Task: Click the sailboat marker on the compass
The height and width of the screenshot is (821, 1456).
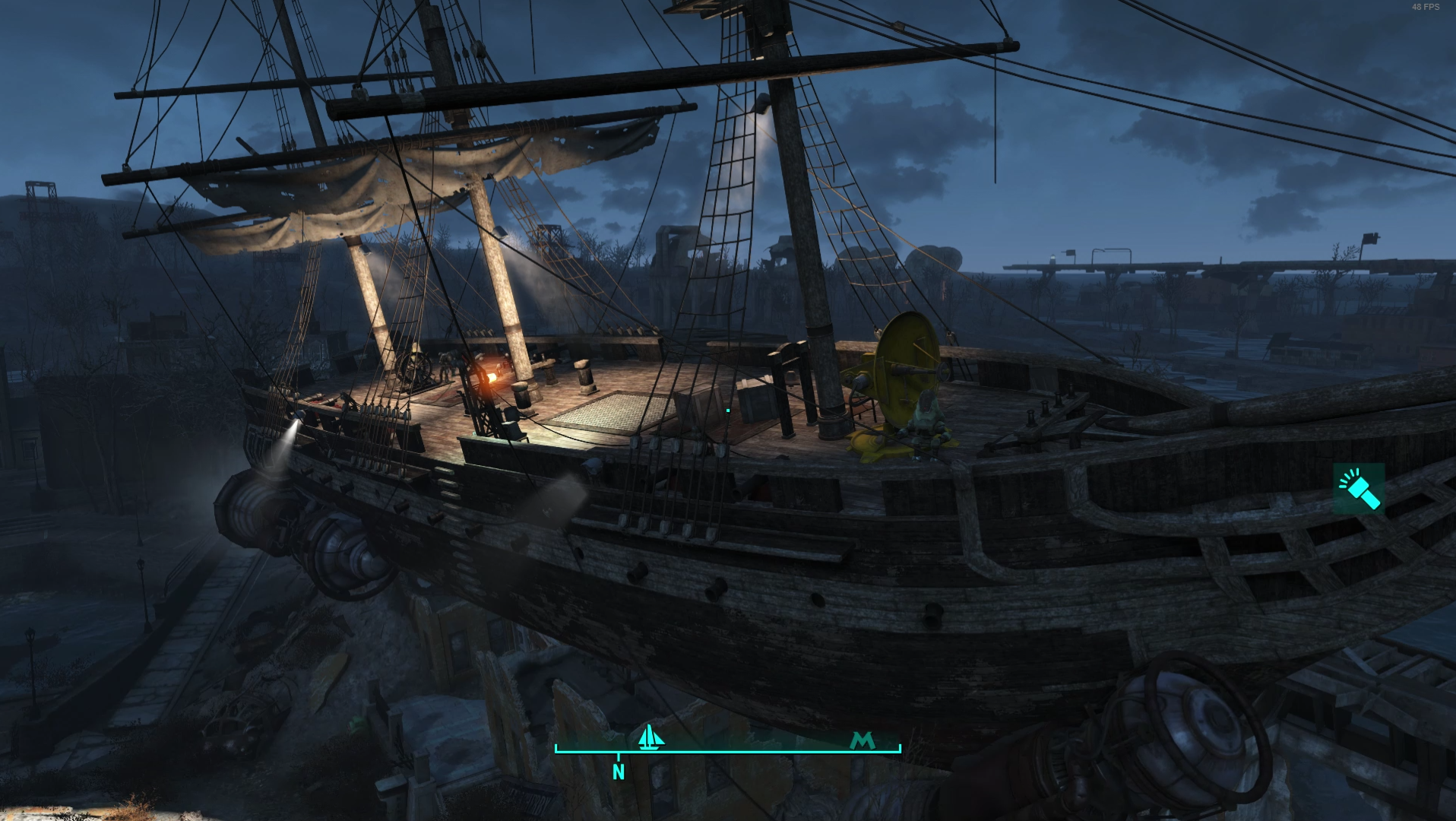Action: (650, 737)
